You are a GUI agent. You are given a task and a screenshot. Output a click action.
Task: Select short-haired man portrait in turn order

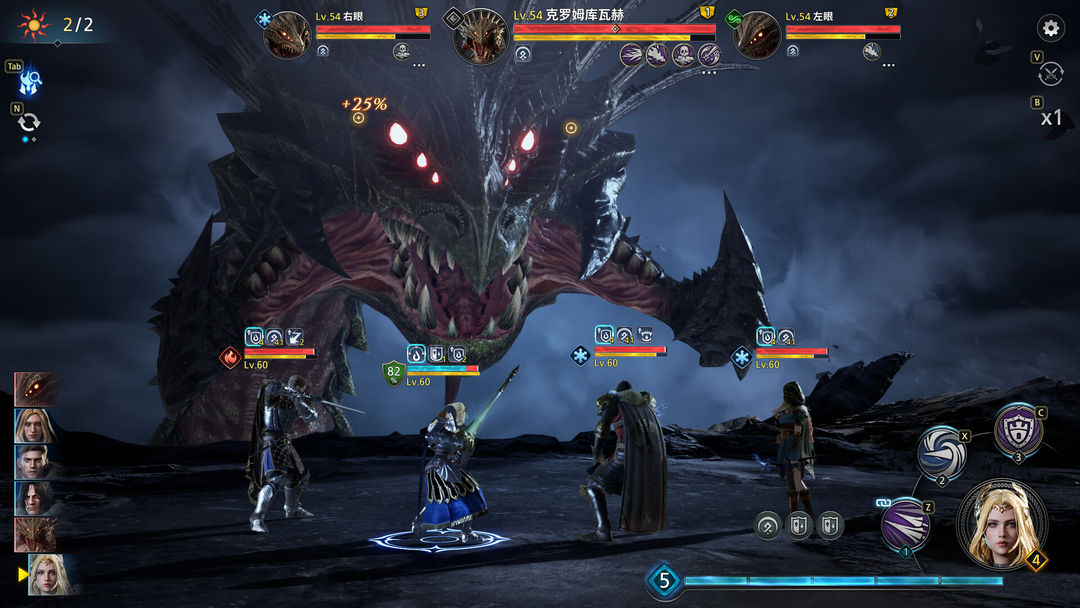[35, 461]
